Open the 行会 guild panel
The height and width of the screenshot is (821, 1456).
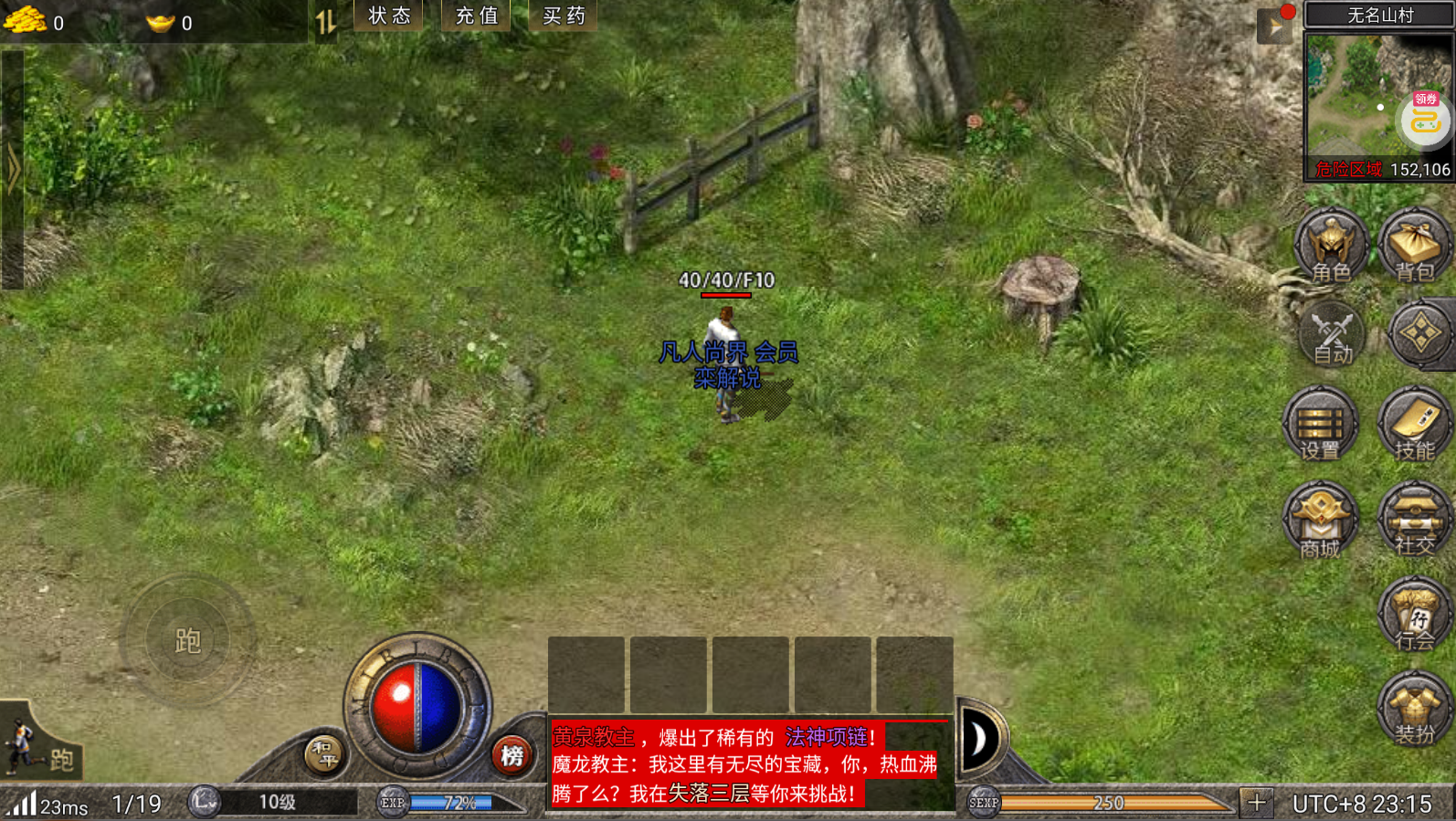pos(1415,616)
